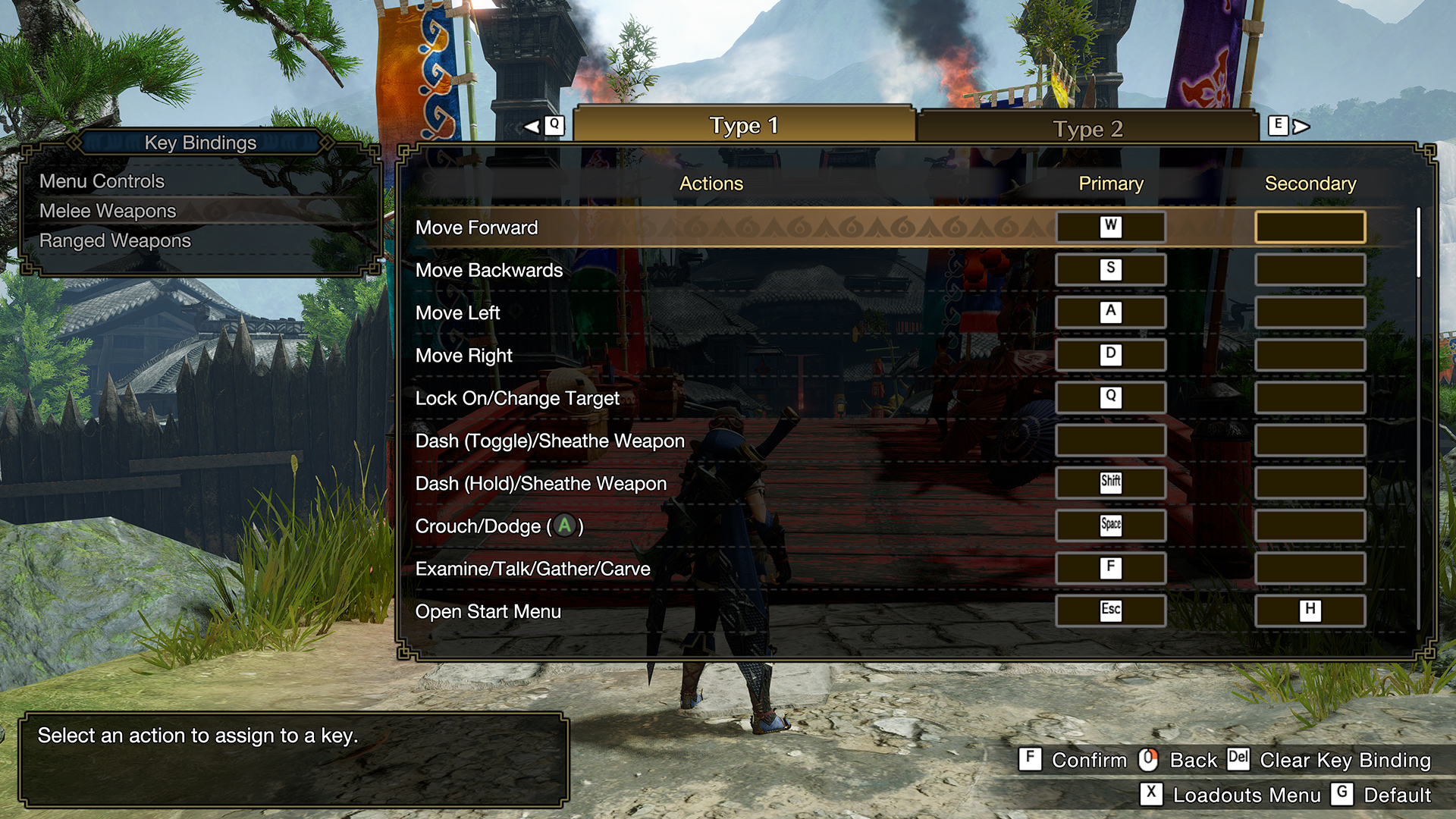Screen dimensions: 1456x819
Task: Select the Move Left primary binding box
Action: pos(1110,312)
